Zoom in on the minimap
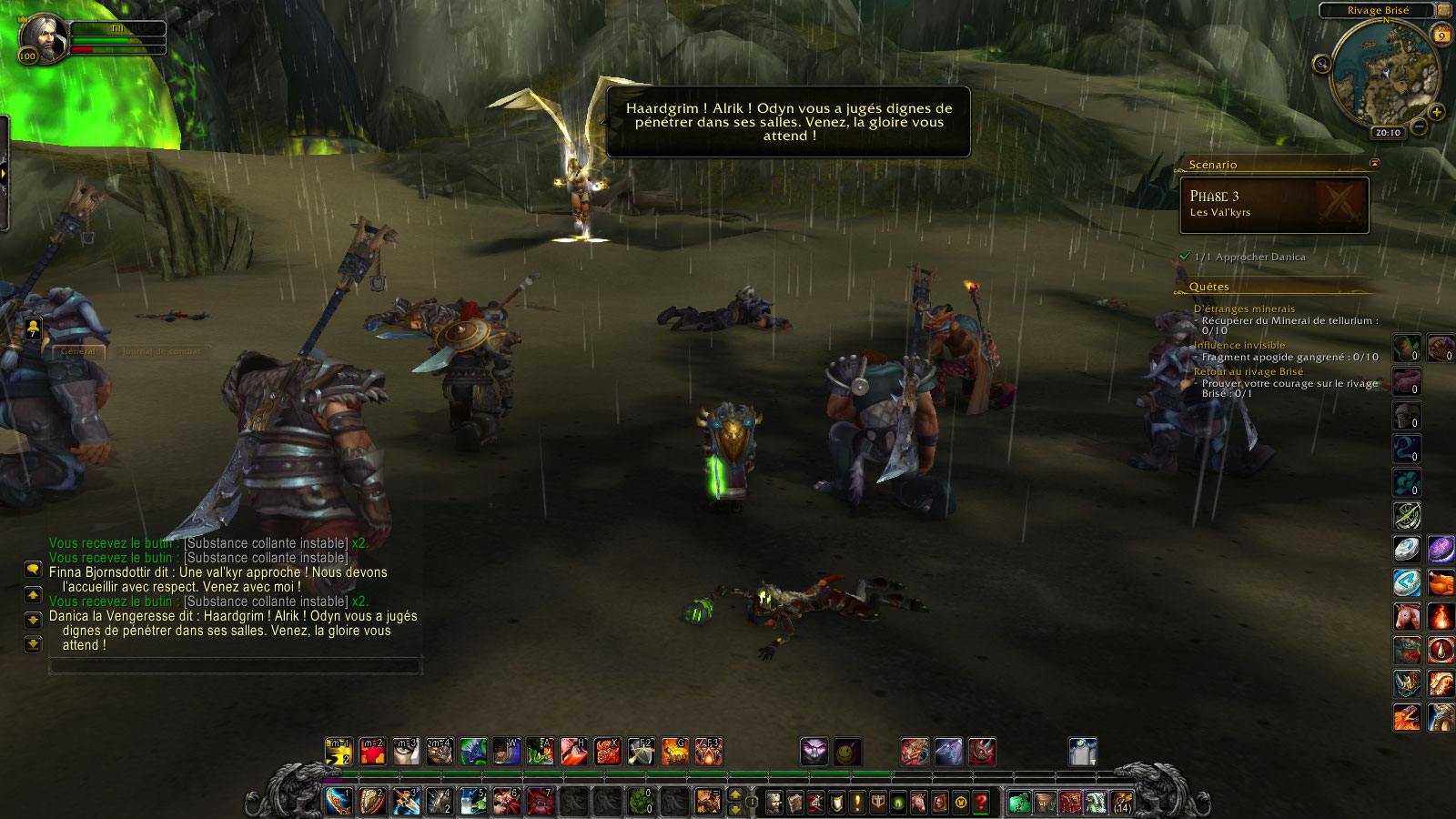Viewport: 1456px width, 819px height. pos(1437,113)
